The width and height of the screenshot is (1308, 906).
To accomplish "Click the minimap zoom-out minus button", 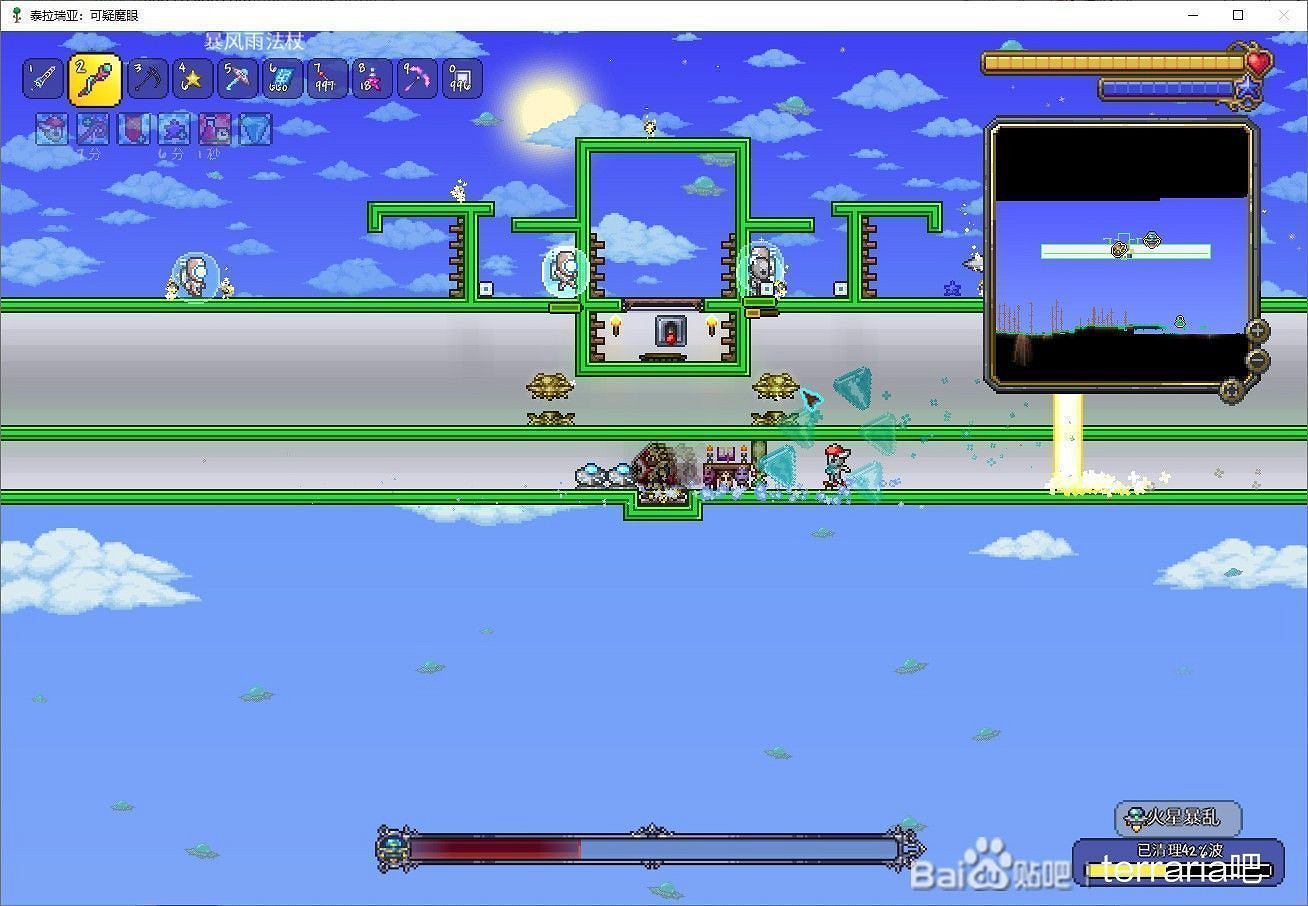I will 1257,358.
